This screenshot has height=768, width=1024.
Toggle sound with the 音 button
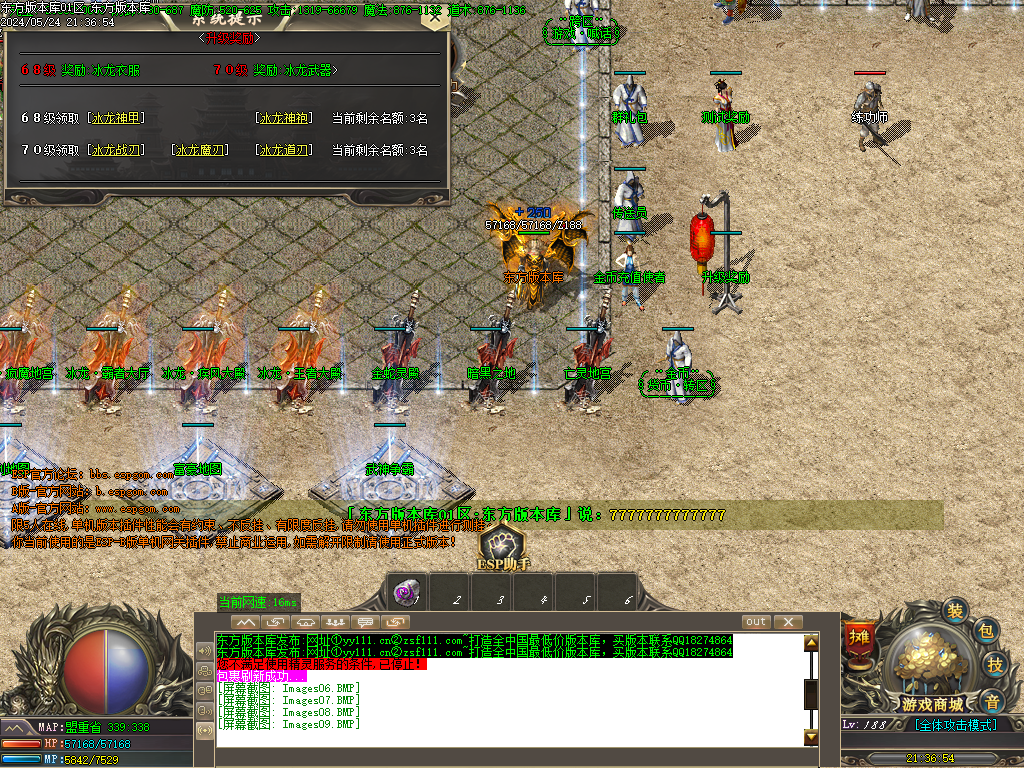point(990,700)
